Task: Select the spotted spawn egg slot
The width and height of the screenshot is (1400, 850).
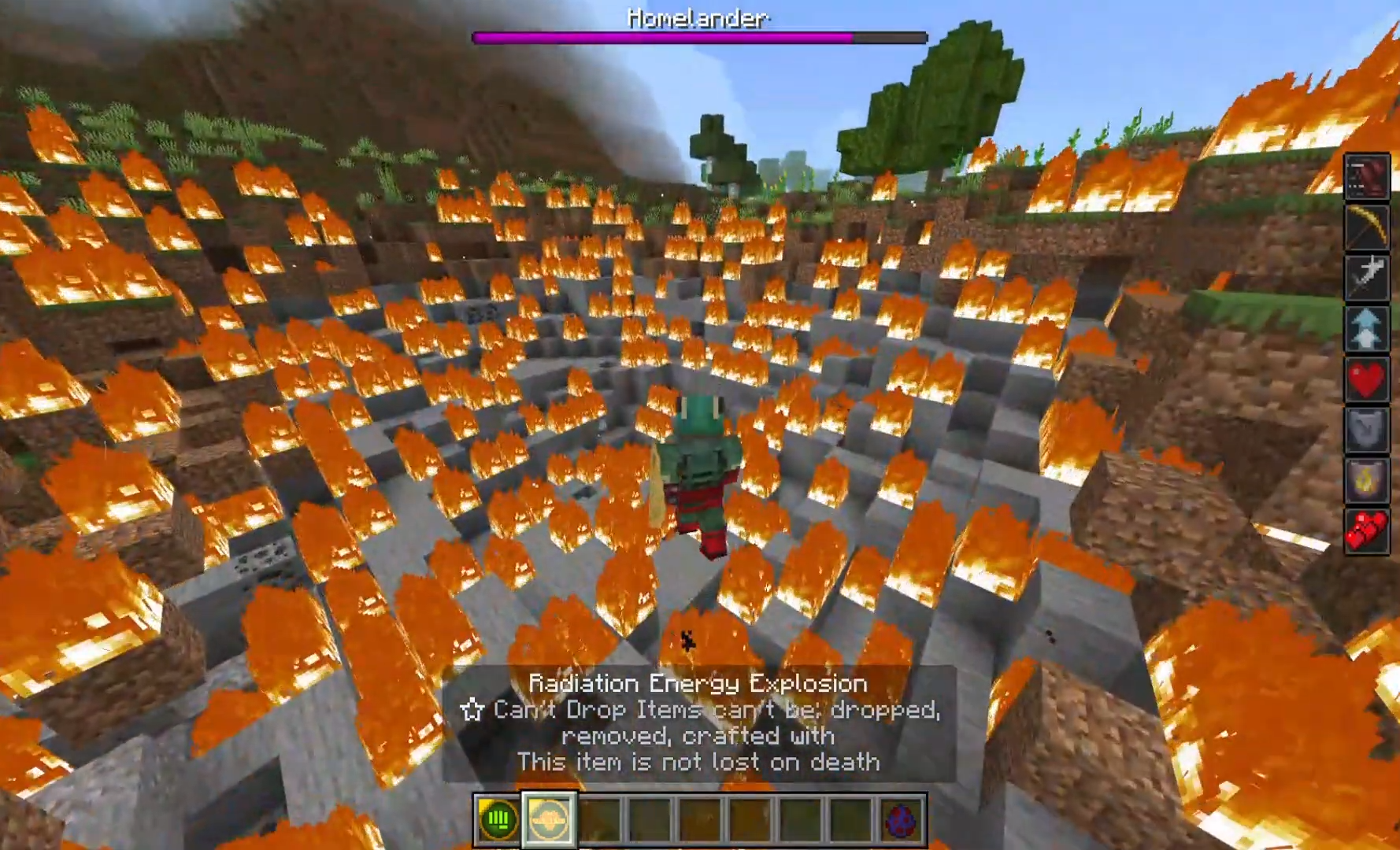Action: click(x=902, y=819)
